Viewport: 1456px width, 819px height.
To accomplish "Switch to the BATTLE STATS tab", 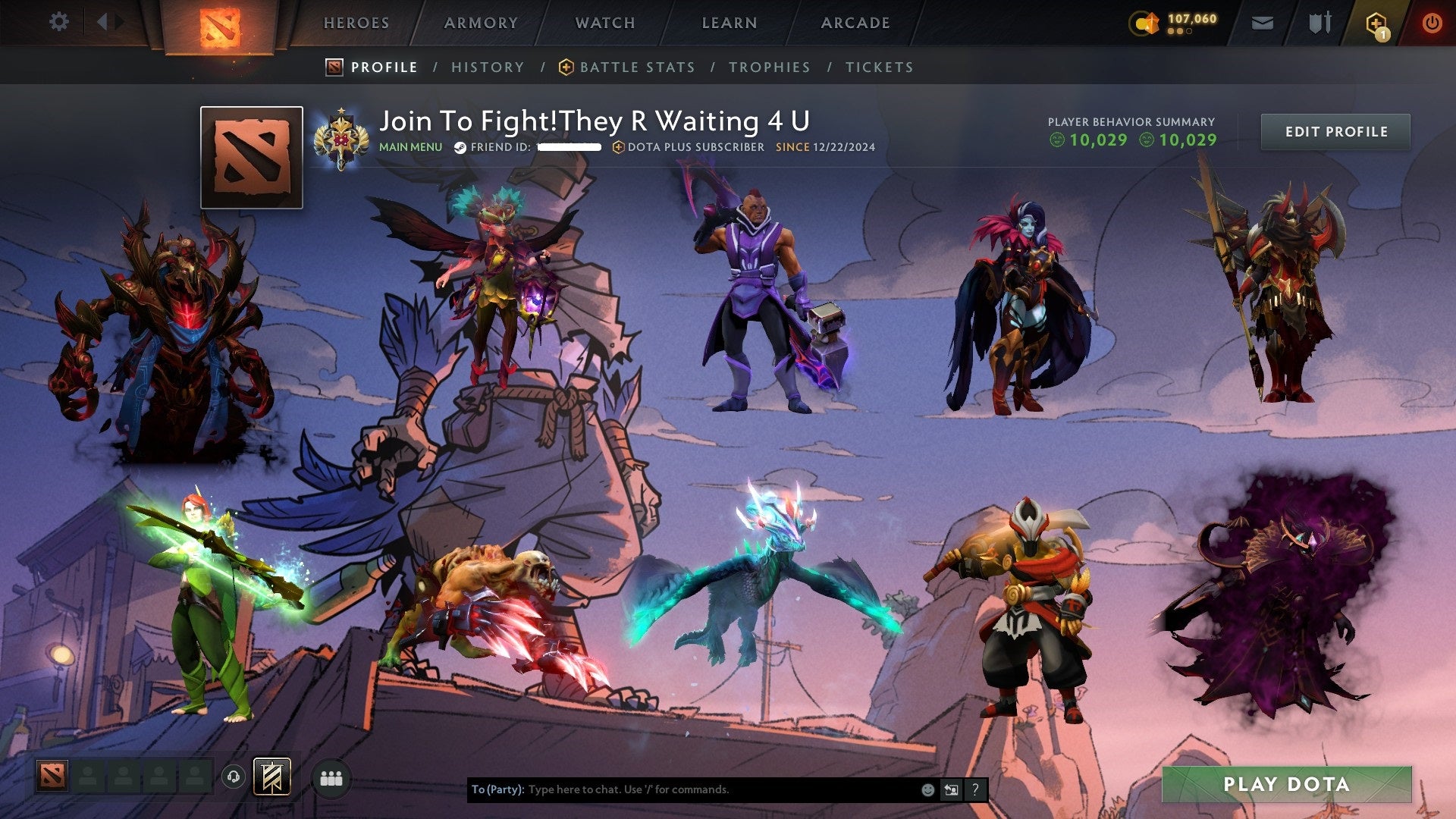I will coord(635,67).
